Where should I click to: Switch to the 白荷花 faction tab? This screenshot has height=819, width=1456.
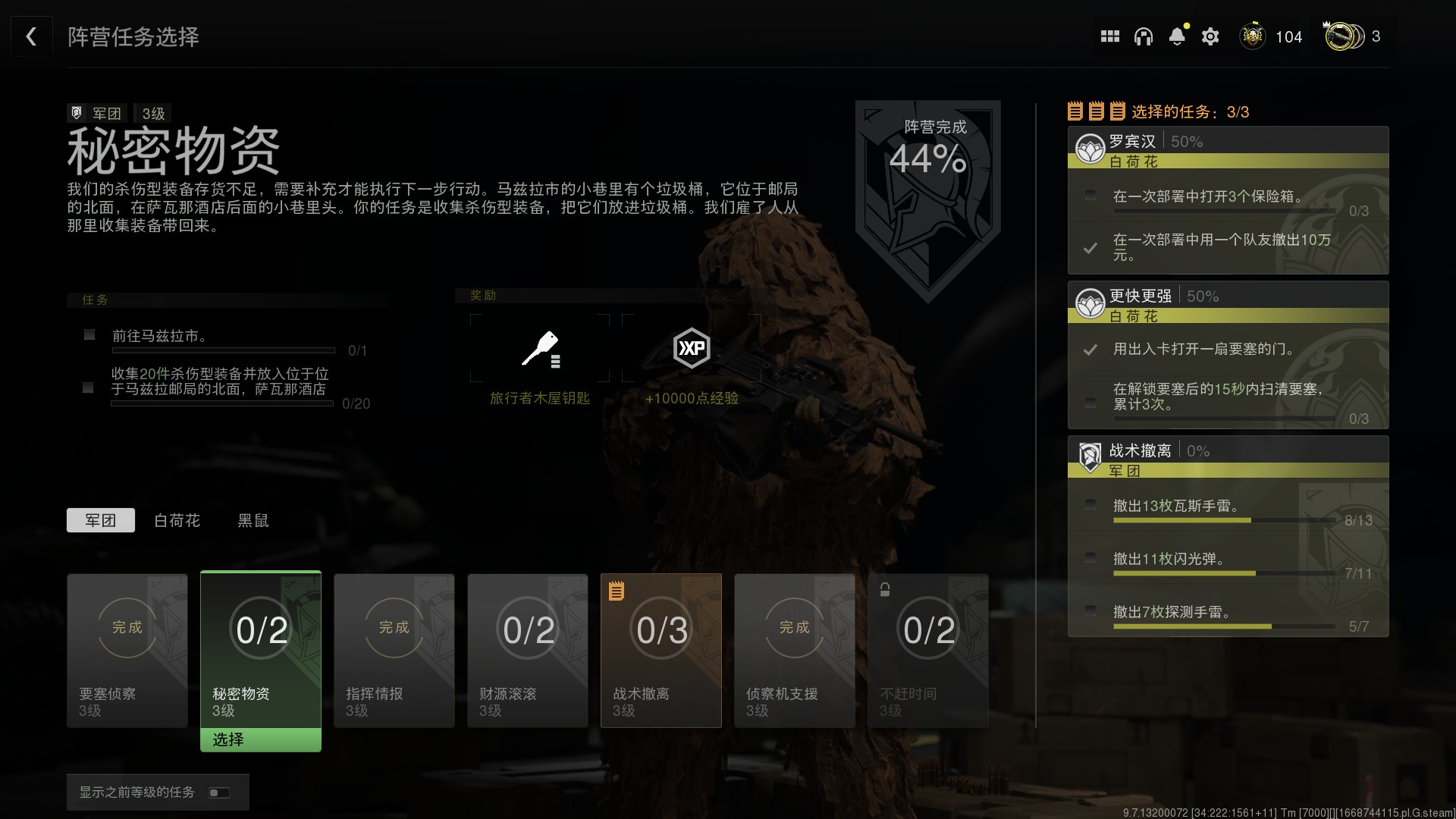177,520
